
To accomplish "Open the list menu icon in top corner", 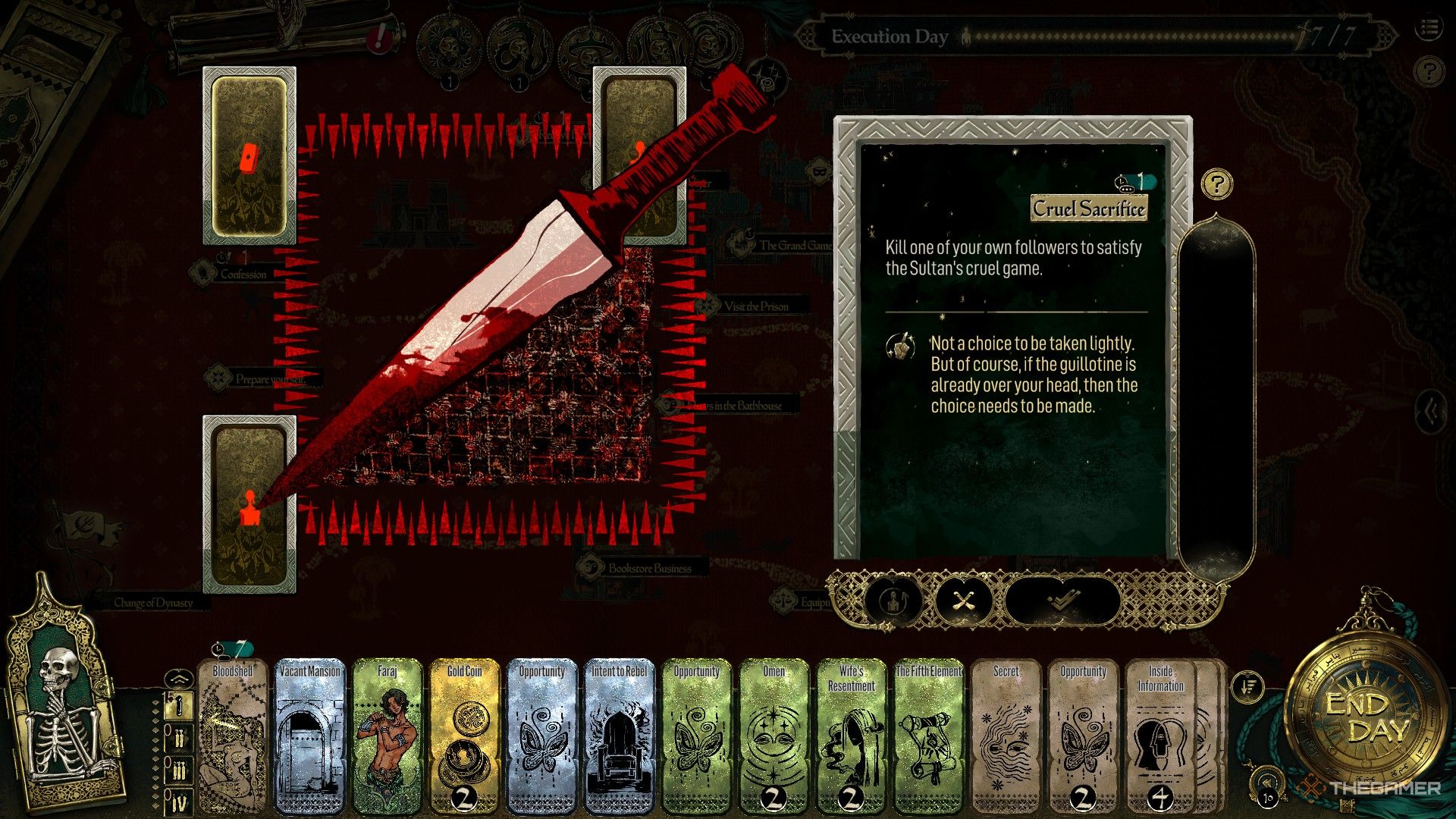I will [1429, 29].
